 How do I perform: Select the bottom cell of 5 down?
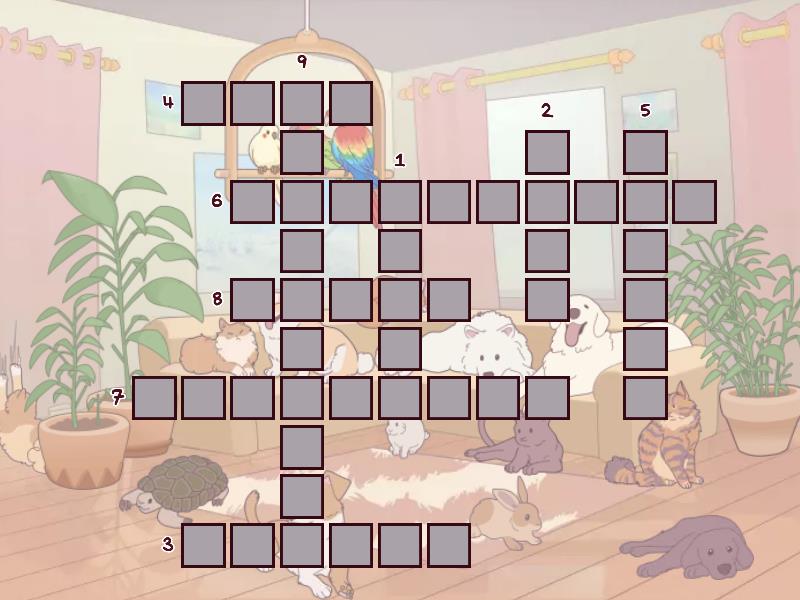point(645,397)
